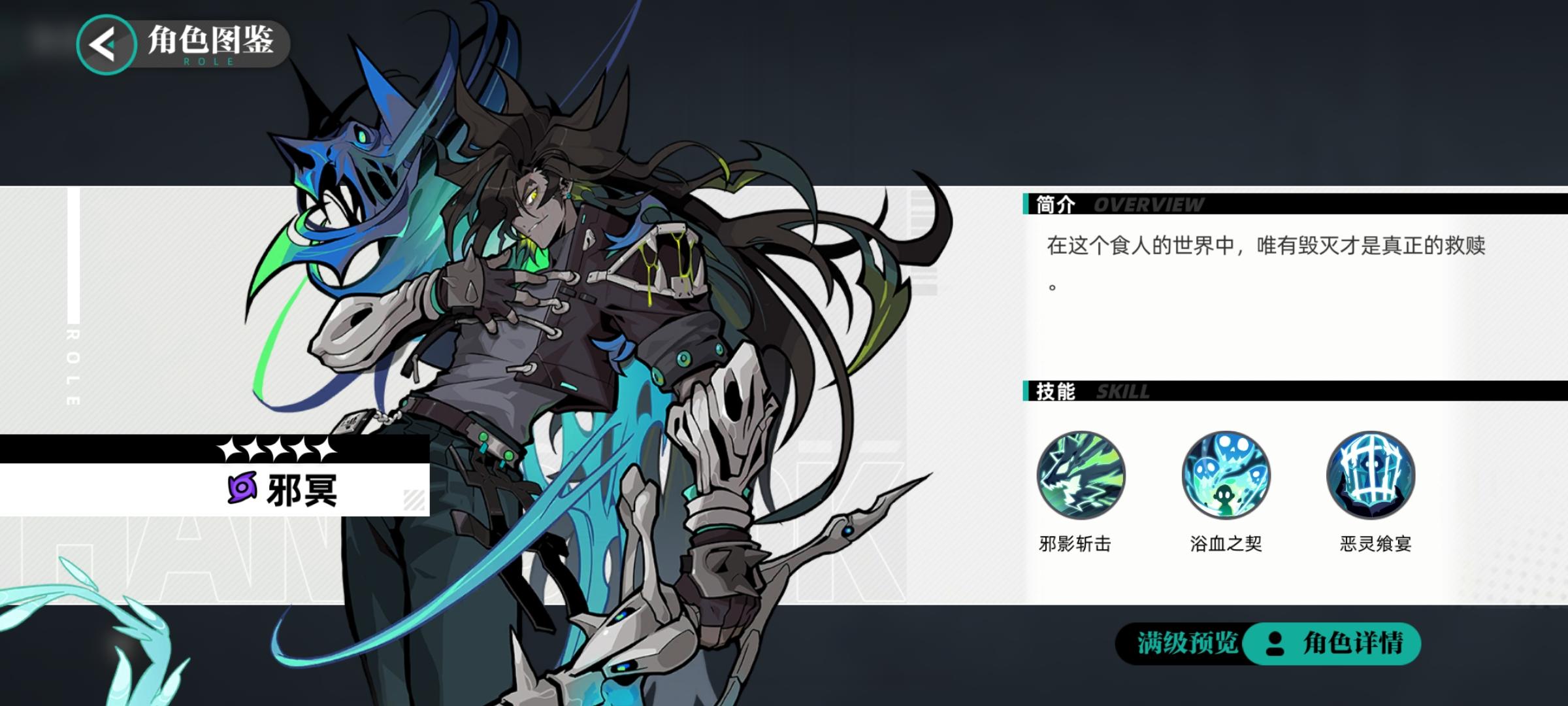Tap the back arrow in 角色图鉴 header
The image size is (1568, 706).
tap(105, 44)
